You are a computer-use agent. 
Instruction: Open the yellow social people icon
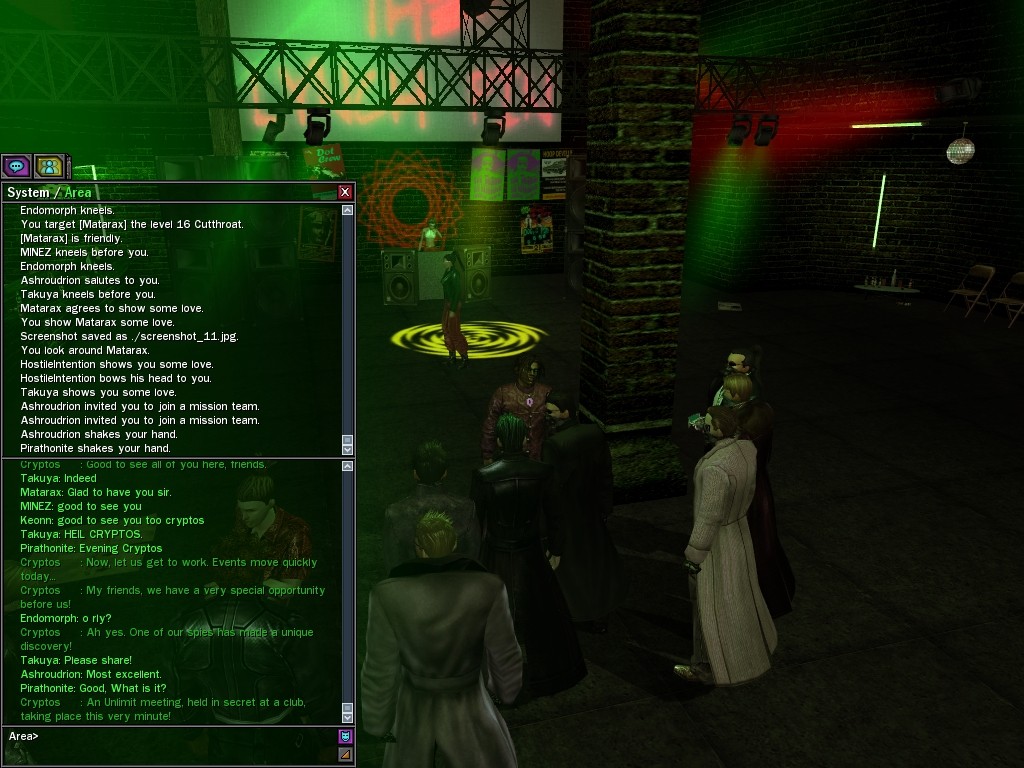[48, 167]
